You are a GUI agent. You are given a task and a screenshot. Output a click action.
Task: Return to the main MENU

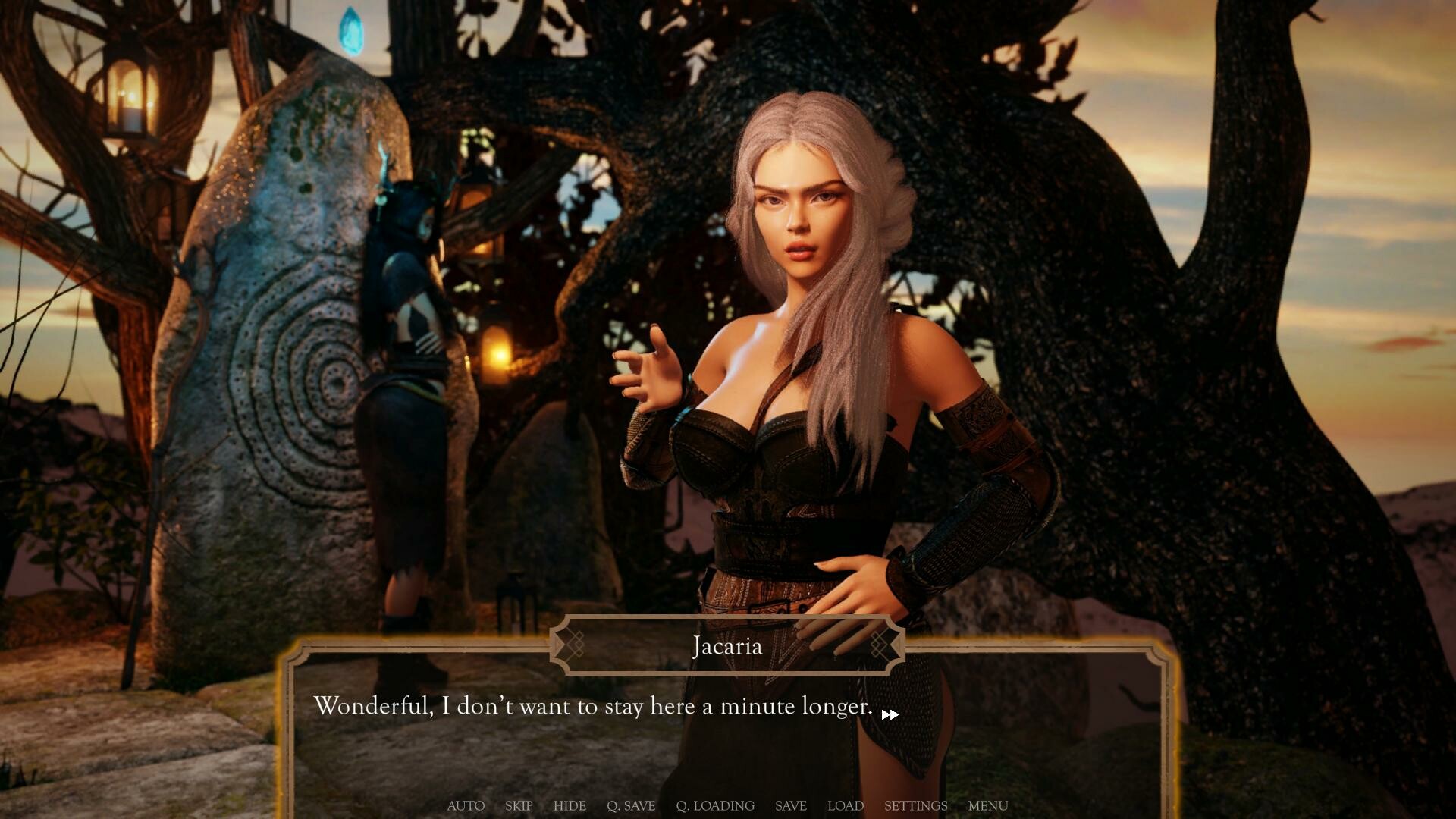pyautogui.click(x=987, y=806)
